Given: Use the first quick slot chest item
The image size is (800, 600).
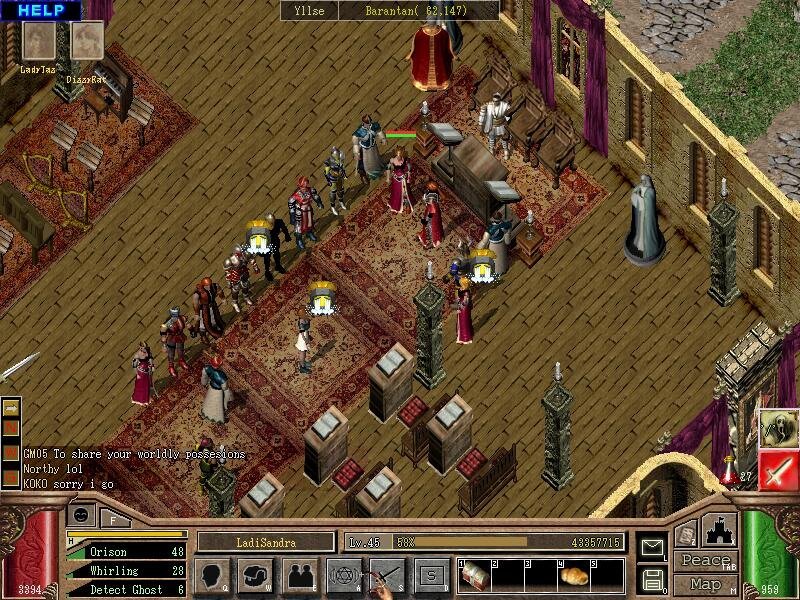Looking at the screenshot, I should (475, 575).
